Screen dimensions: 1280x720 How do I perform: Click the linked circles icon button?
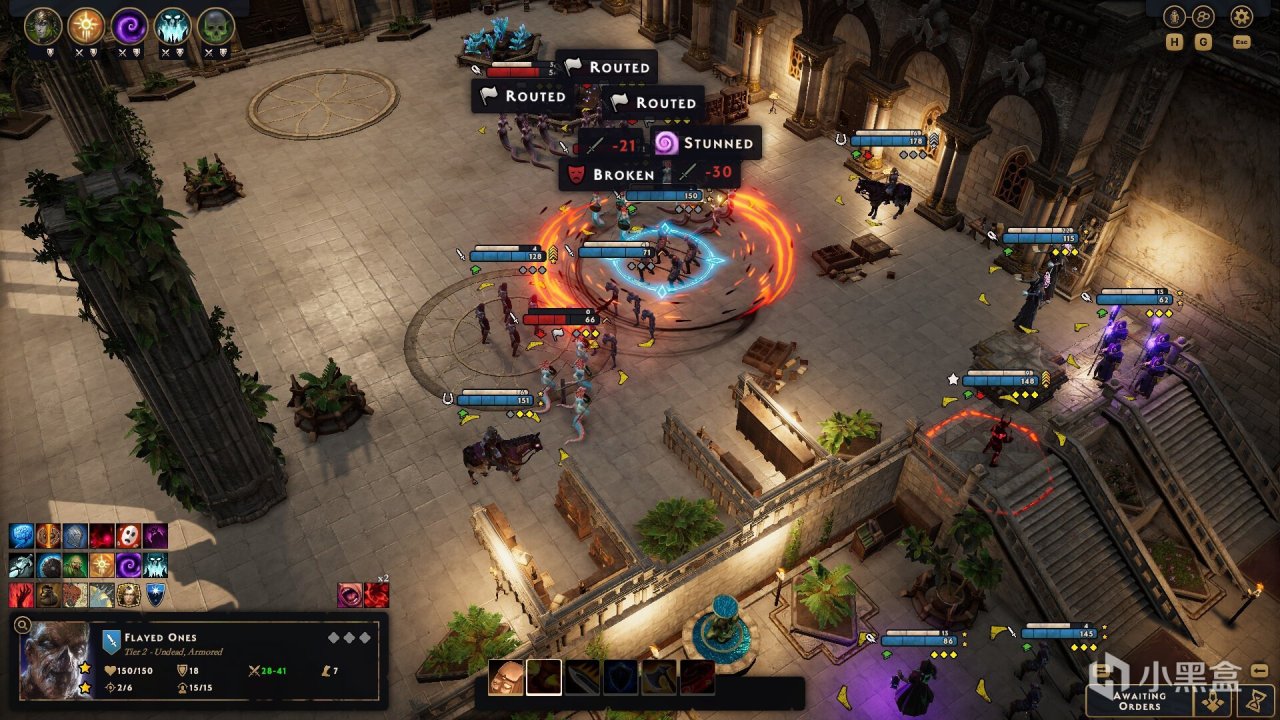point(1203,16)
